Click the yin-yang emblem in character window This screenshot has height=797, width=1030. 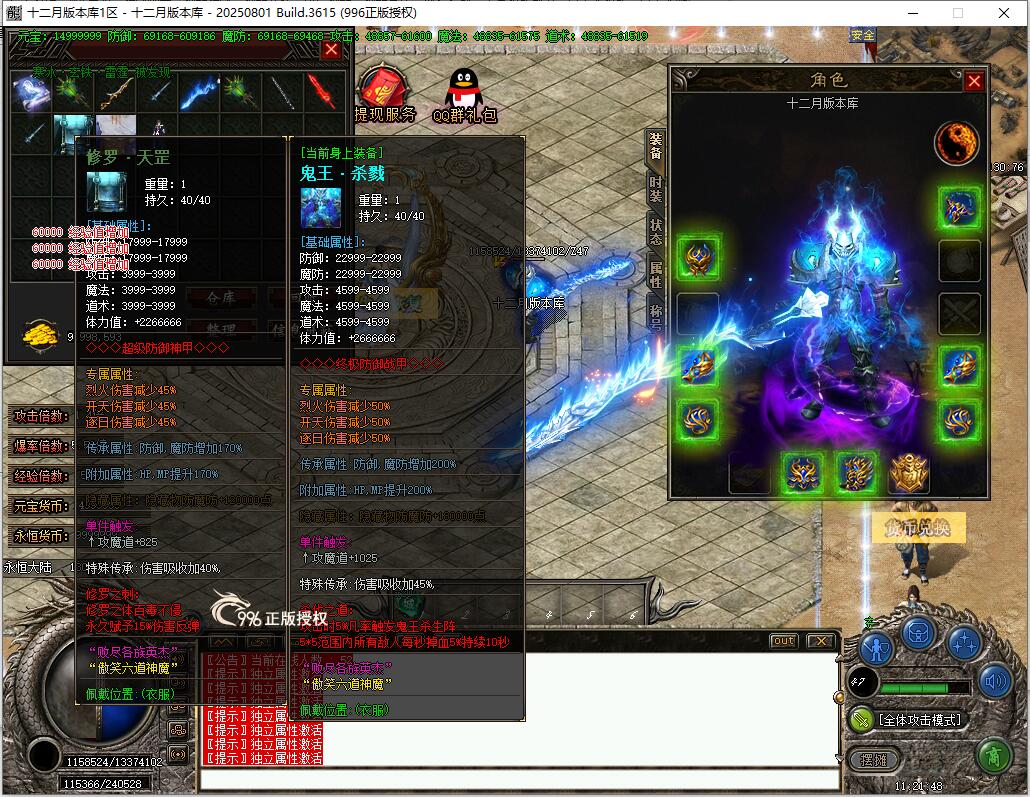[956, 143]
